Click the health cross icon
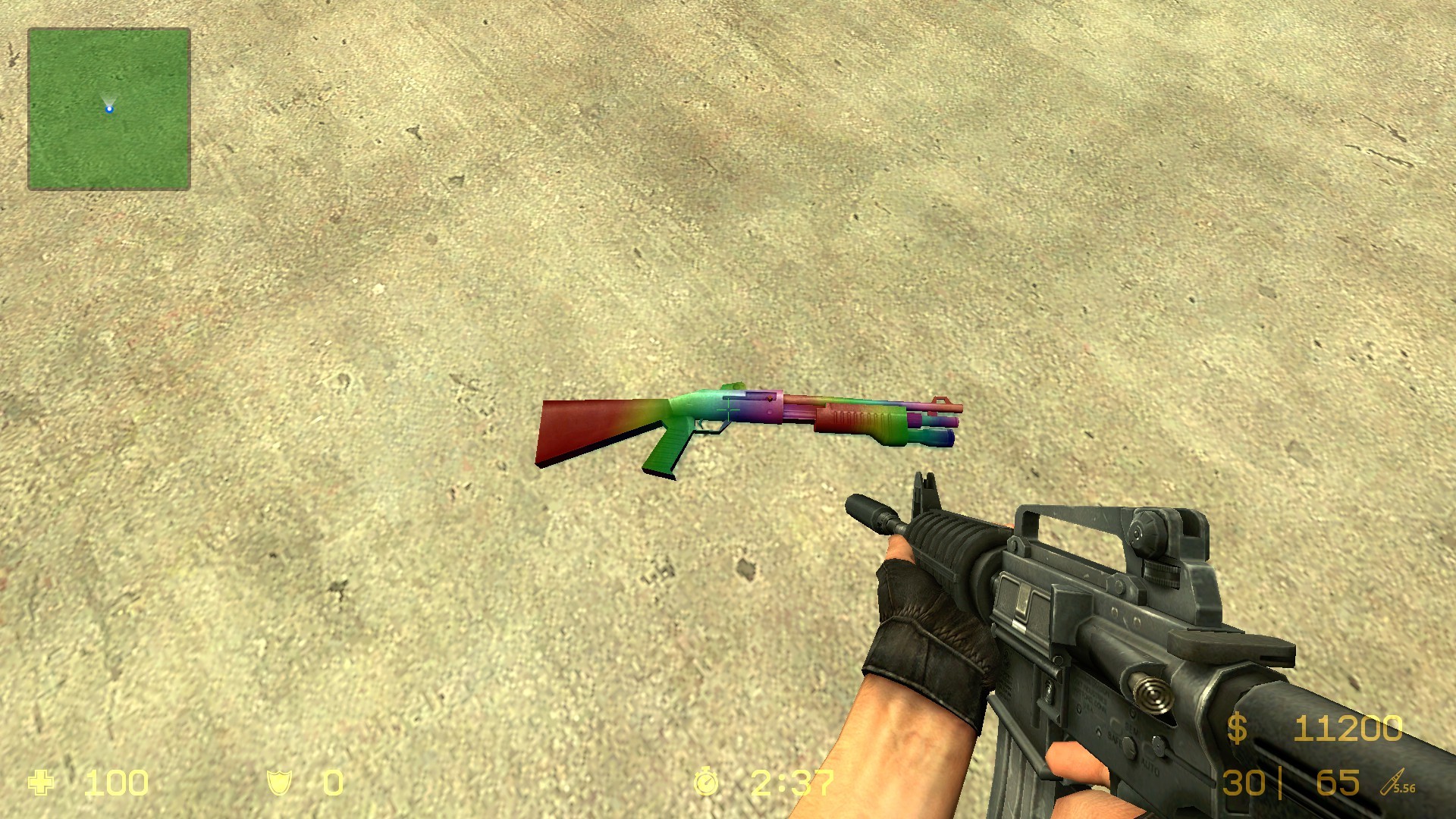1456x819 pixels. point(42,780)
